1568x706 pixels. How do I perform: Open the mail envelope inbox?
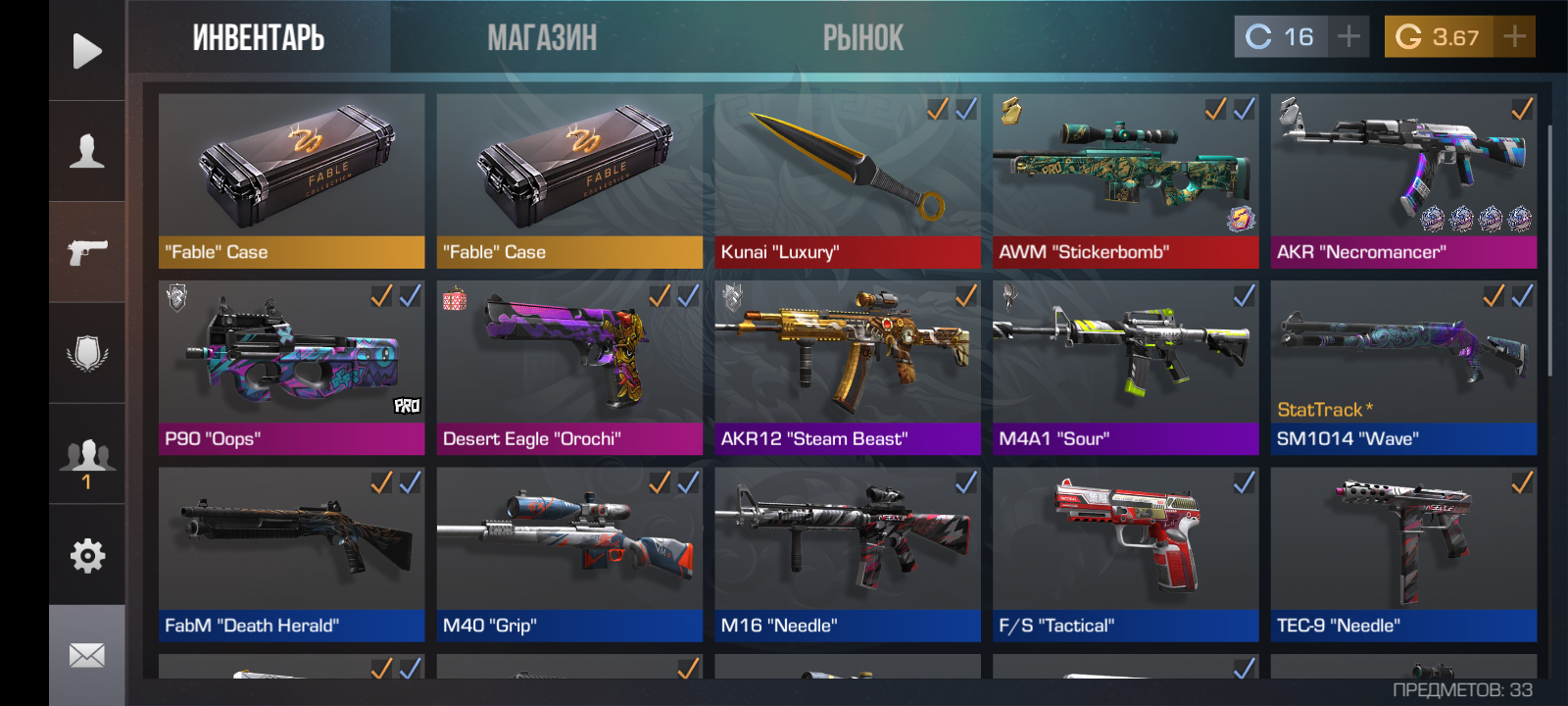tap(87, 655)
